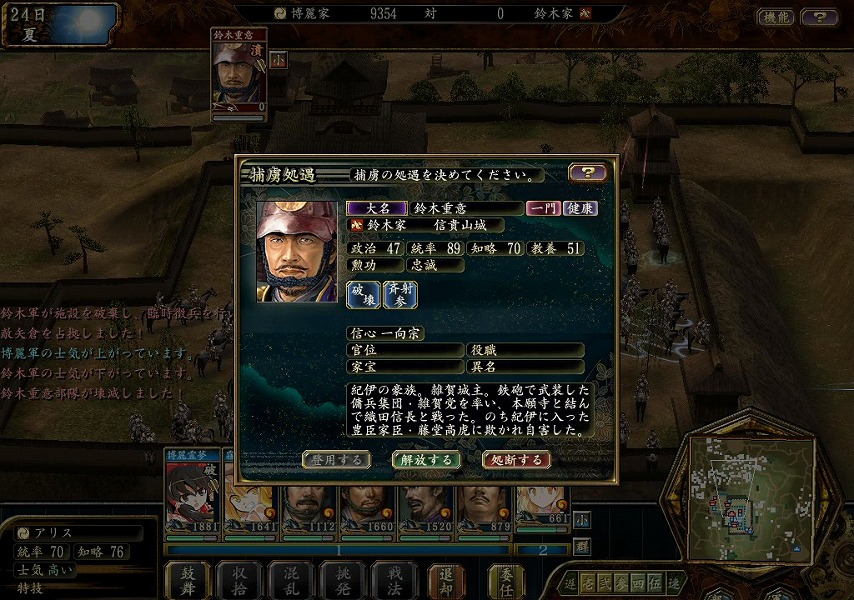Image resolution: width=854 pixels, height=600 pixels.
Task: Use the 混乱 command
Action: coord(292,579)
